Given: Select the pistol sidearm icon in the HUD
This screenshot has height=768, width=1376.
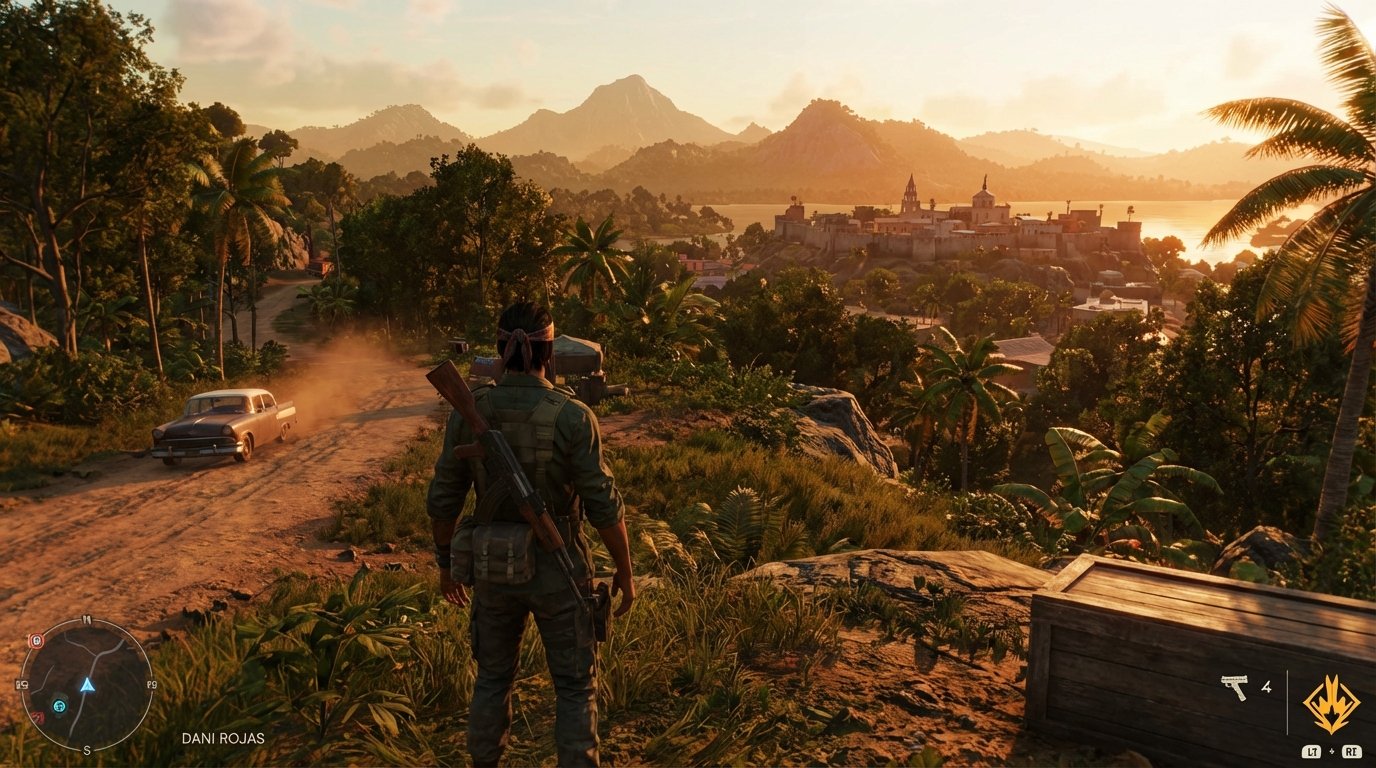Looking at the screenshot, I should pos(1235,686).
